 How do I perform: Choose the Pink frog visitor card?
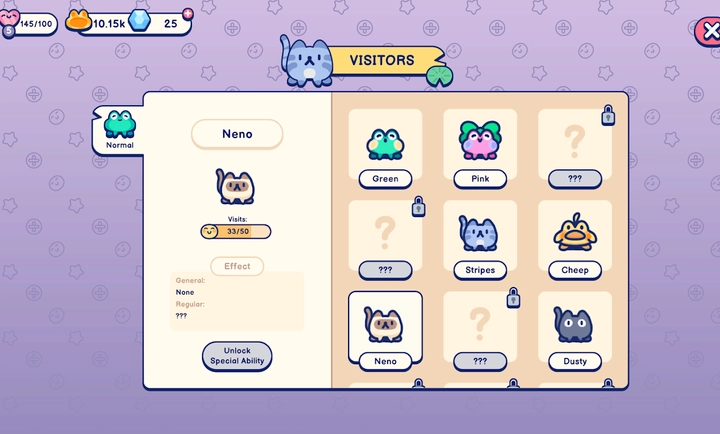480,149
